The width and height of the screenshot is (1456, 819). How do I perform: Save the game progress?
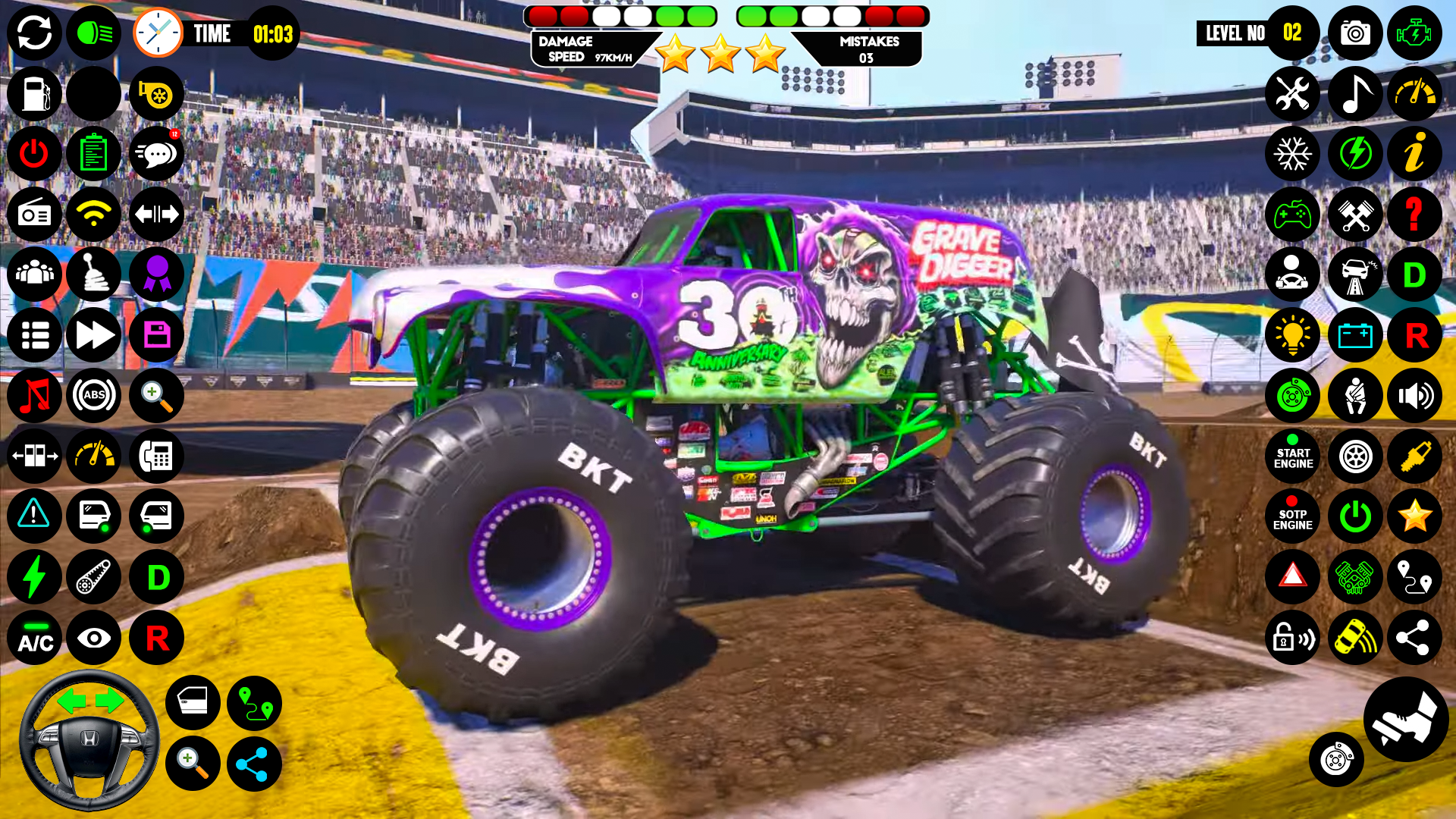pyautogui.click(x=156, y=335)
